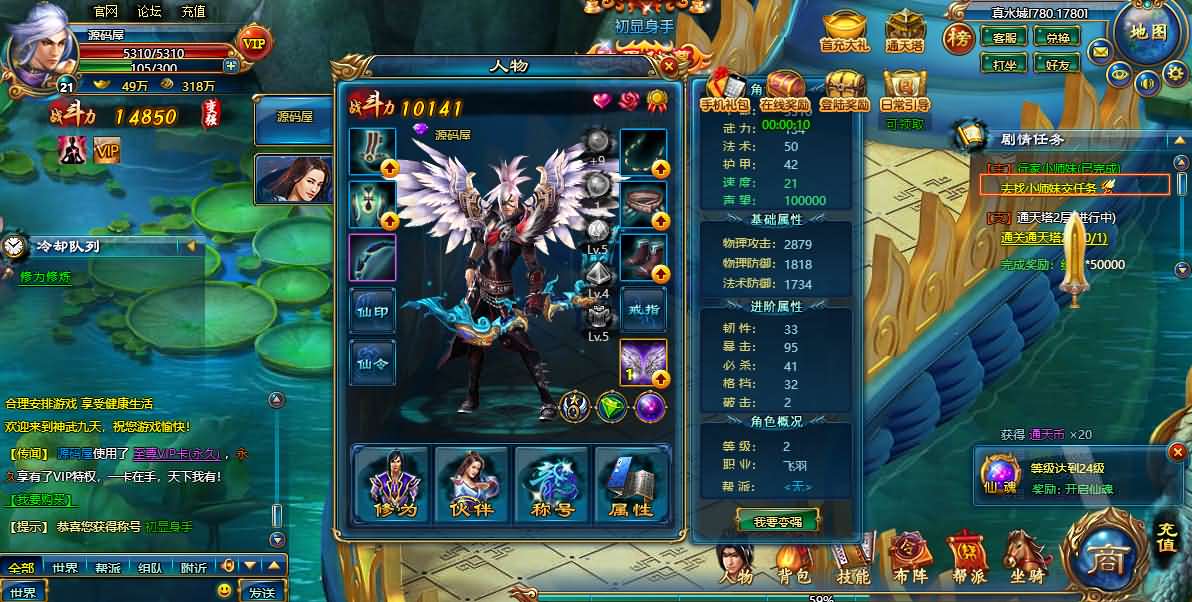This screenshot has height=602, width=1192.
Task: Open the 伙伴 companion section
Action: [x=471, y=485]
